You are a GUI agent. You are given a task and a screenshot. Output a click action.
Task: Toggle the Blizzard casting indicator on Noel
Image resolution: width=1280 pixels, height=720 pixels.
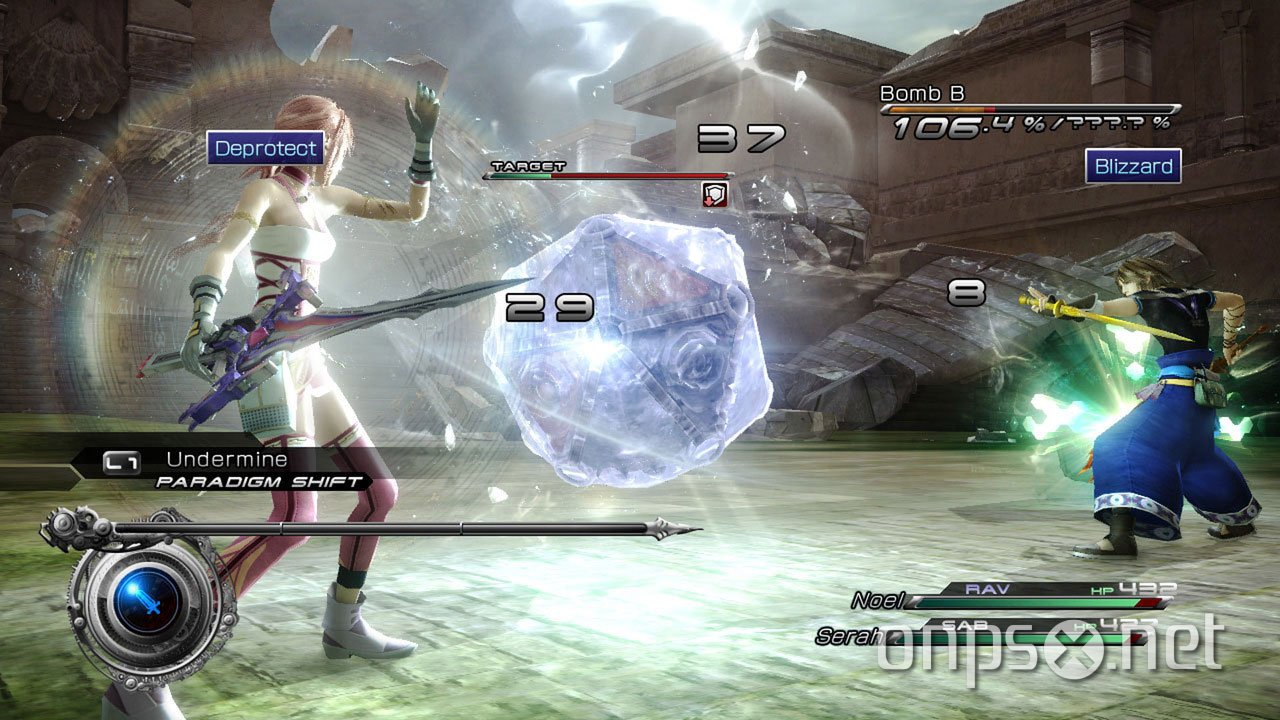click(x=1132, y=166)
